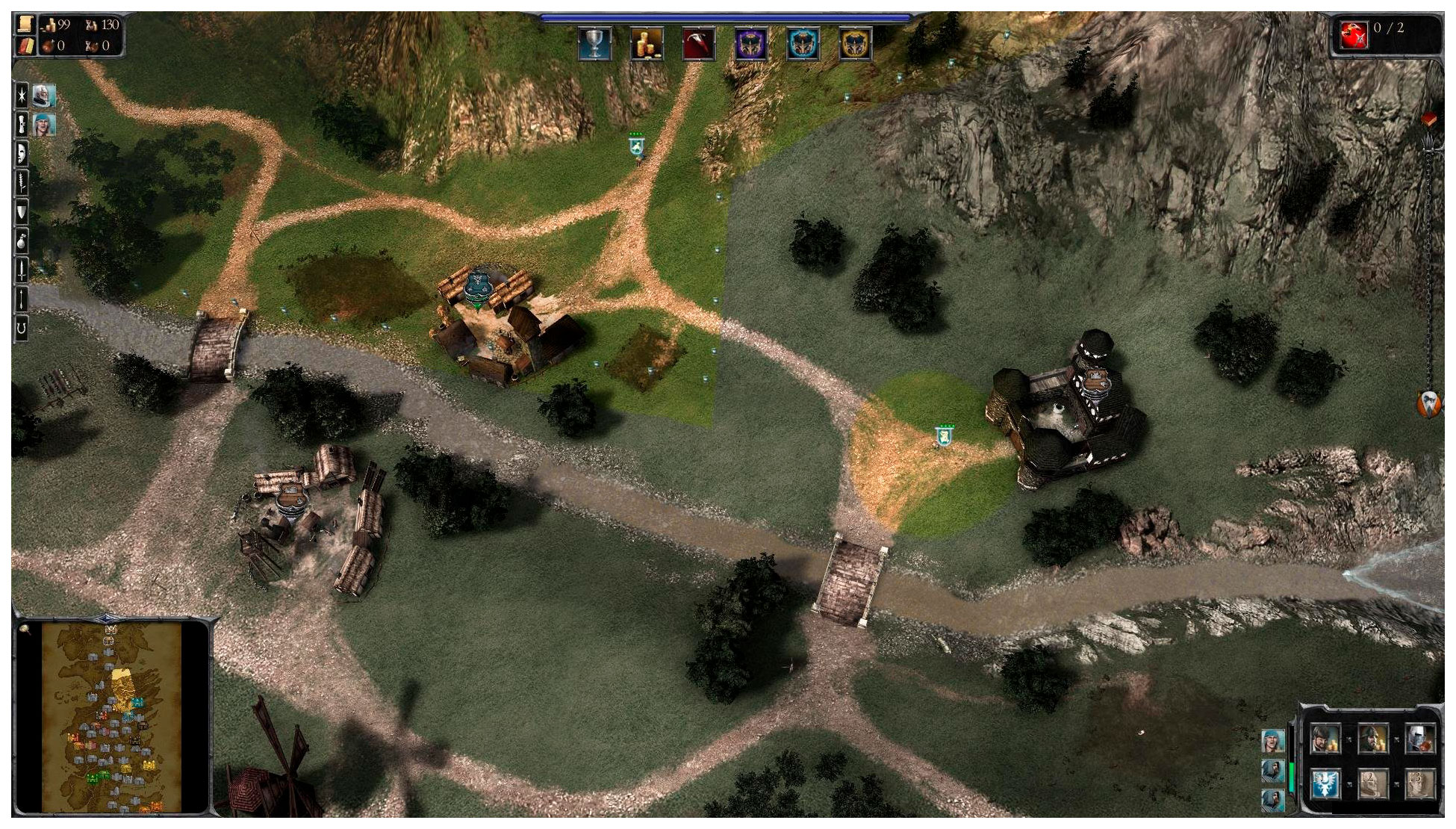Select the F1 white eagle banner slot
This screenshot has width=1456, height=829.
click(x=1325, y=785)
